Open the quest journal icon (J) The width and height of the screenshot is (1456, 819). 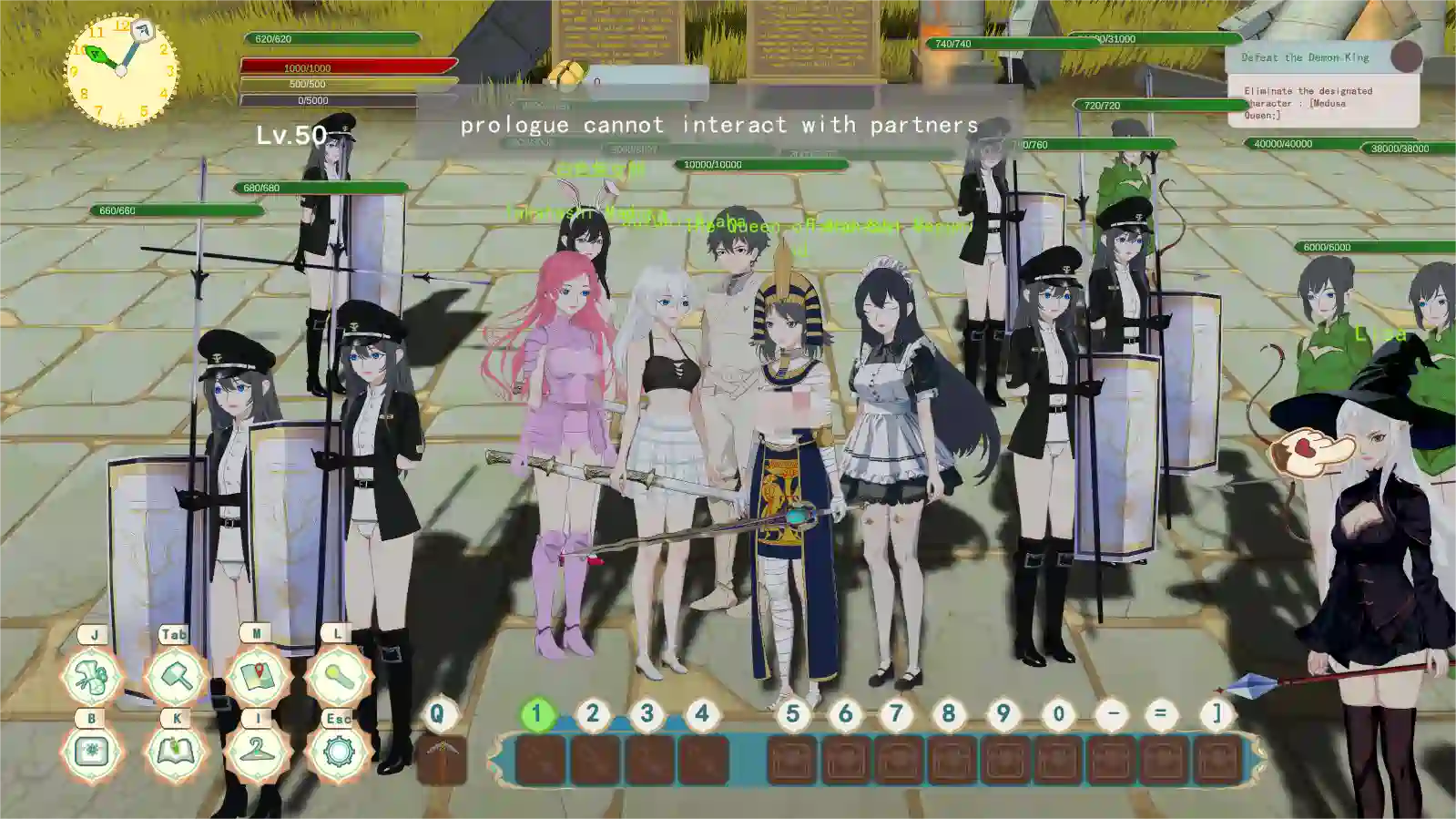(x=90, y=678)
